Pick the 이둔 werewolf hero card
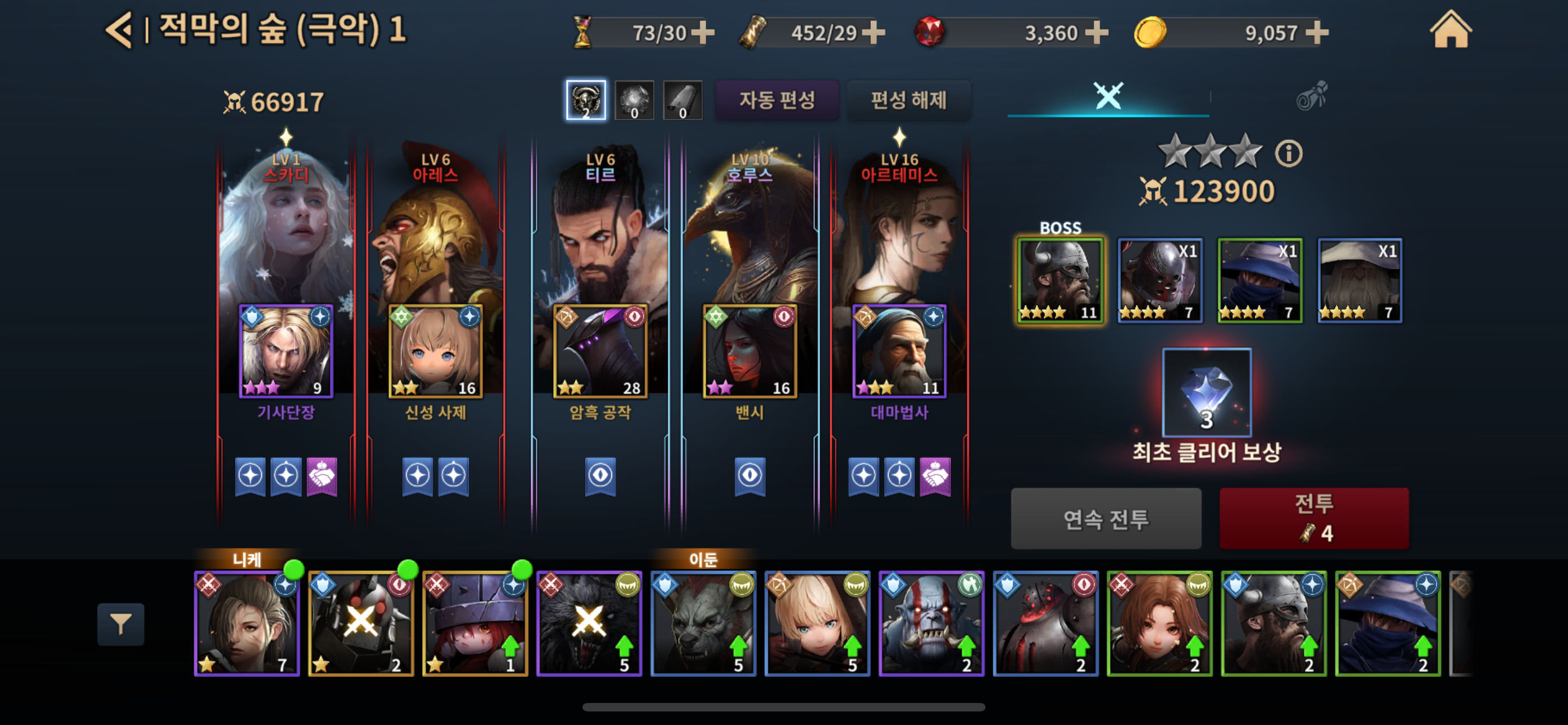The width and height of the screenshot is (1568, 725). [x=703, y=623]
